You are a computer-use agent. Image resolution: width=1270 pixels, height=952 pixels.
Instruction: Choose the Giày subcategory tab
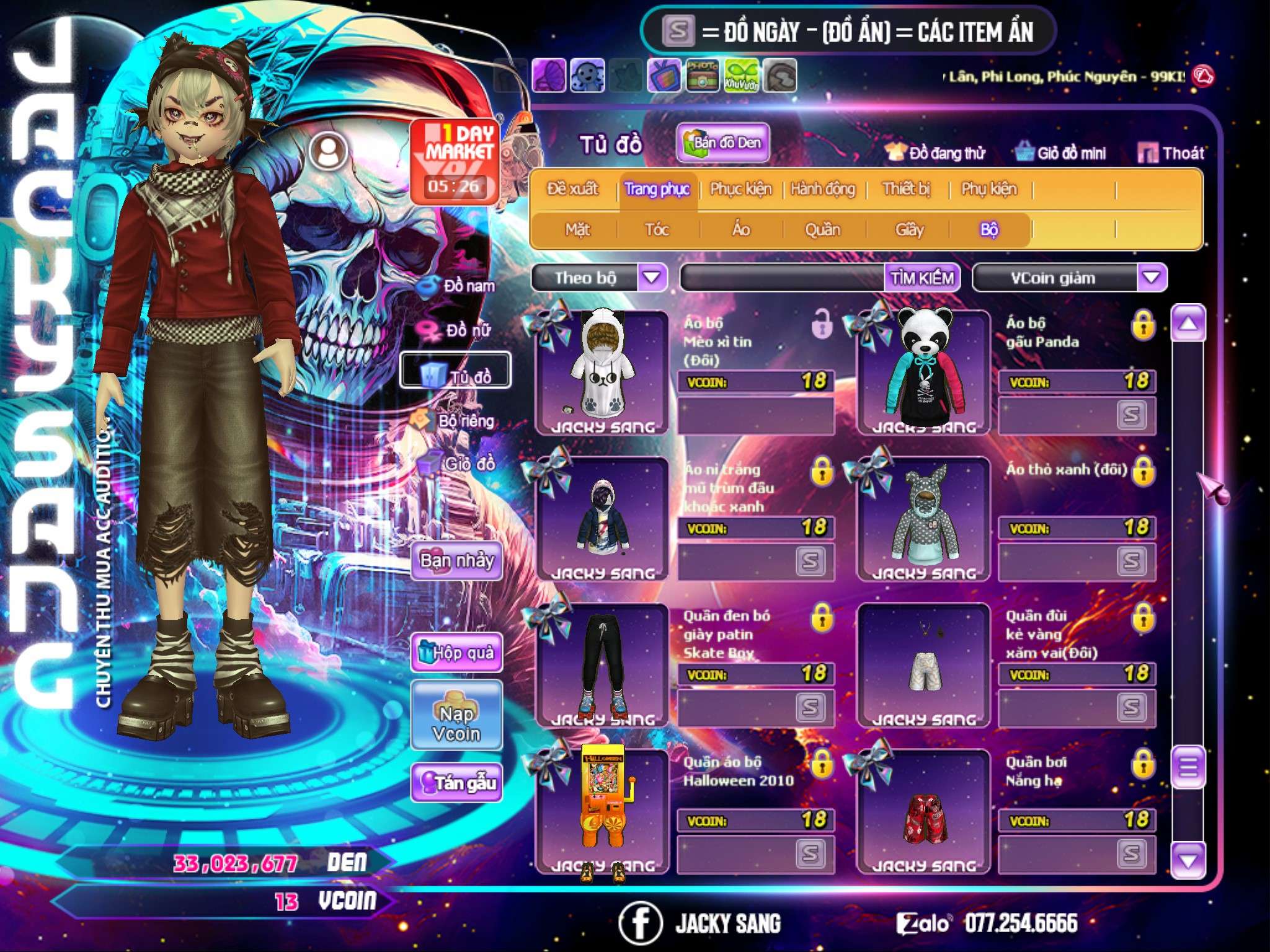pos(909,230)
